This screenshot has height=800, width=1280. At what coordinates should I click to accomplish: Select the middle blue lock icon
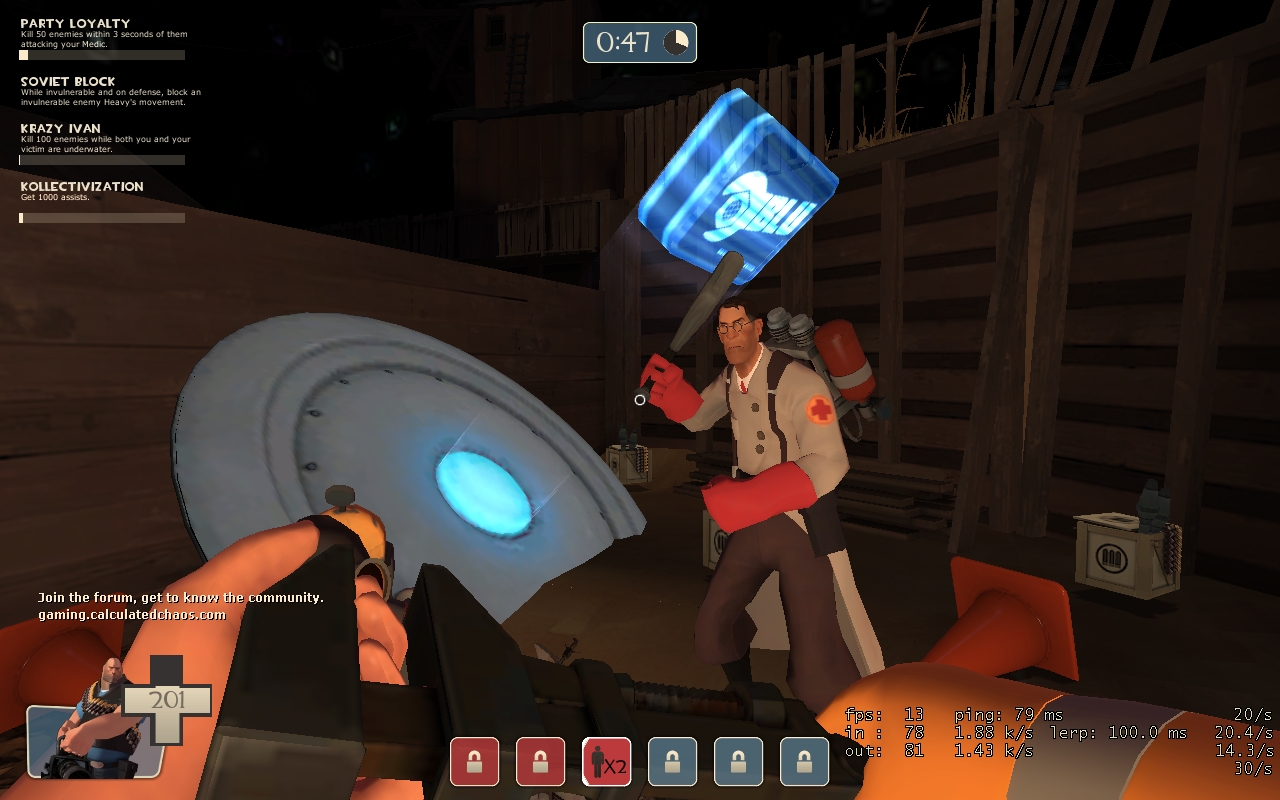[x=737, y=761]
